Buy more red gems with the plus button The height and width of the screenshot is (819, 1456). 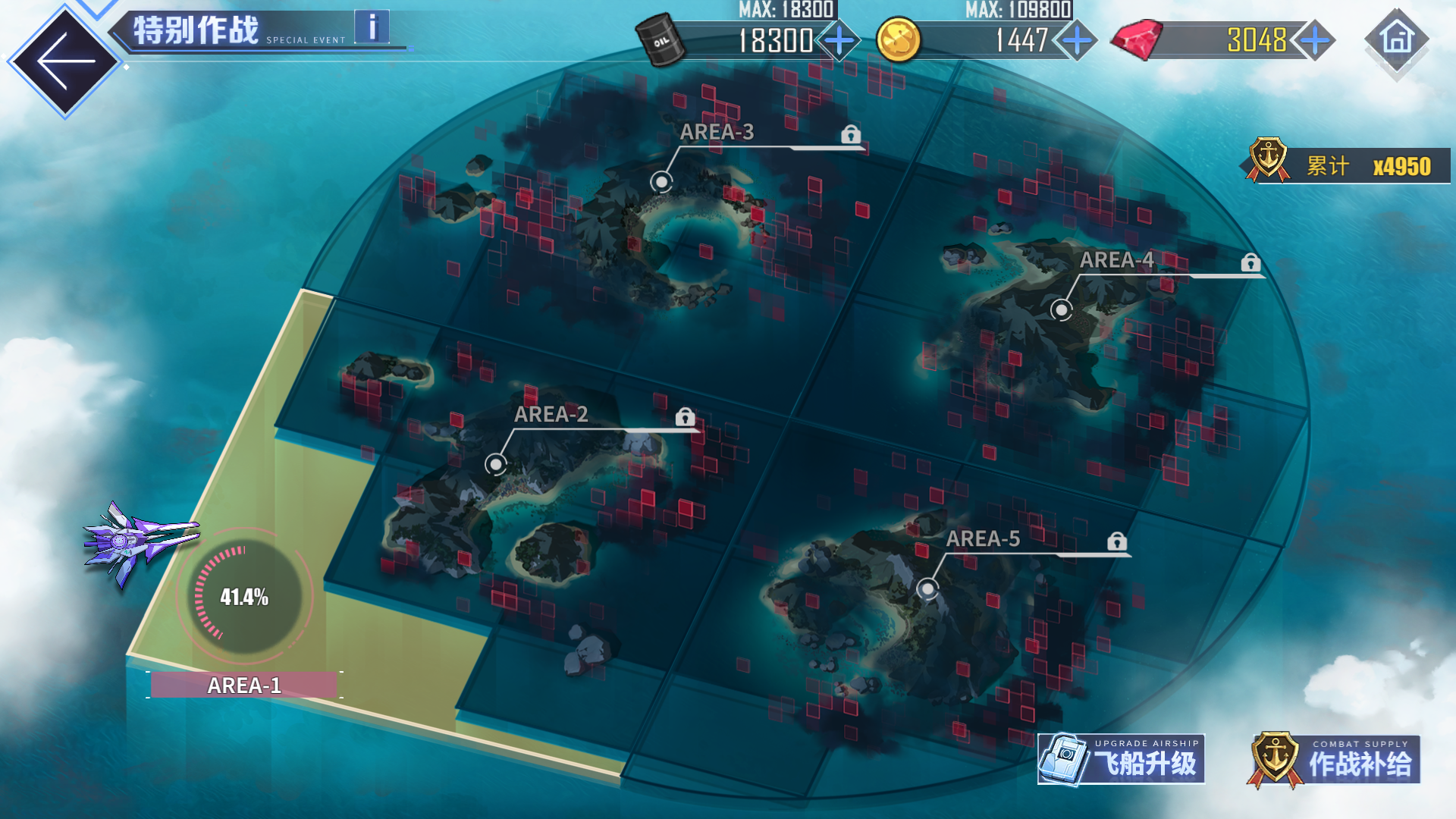(x=1315, y=40)
